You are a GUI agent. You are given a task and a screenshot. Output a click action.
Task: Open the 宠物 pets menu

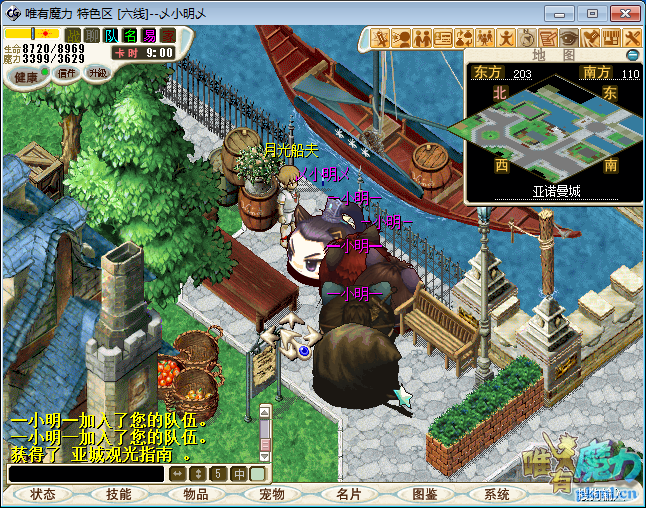271,494
